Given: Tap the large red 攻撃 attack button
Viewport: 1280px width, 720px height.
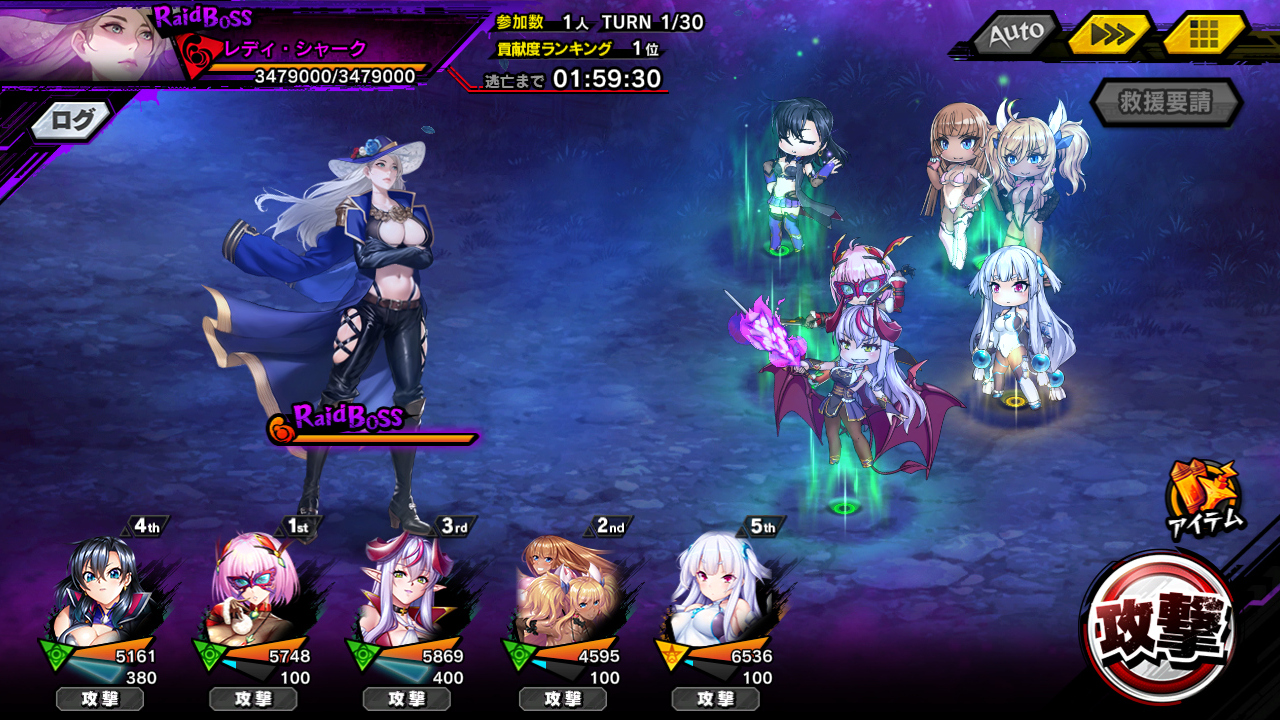Looking at the screenshot, I should (1160, 627).
